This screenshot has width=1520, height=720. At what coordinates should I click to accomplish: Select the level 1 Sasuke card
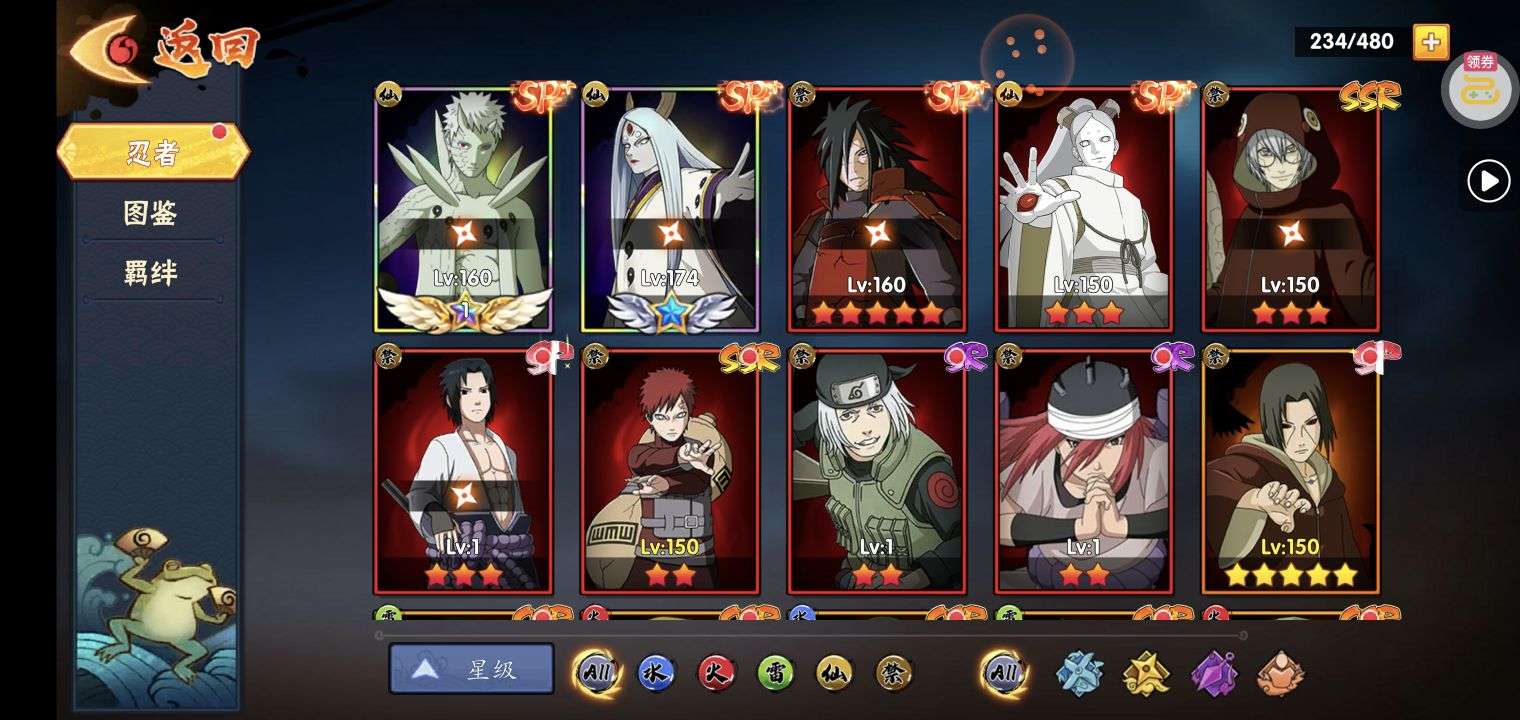(463, 470)
